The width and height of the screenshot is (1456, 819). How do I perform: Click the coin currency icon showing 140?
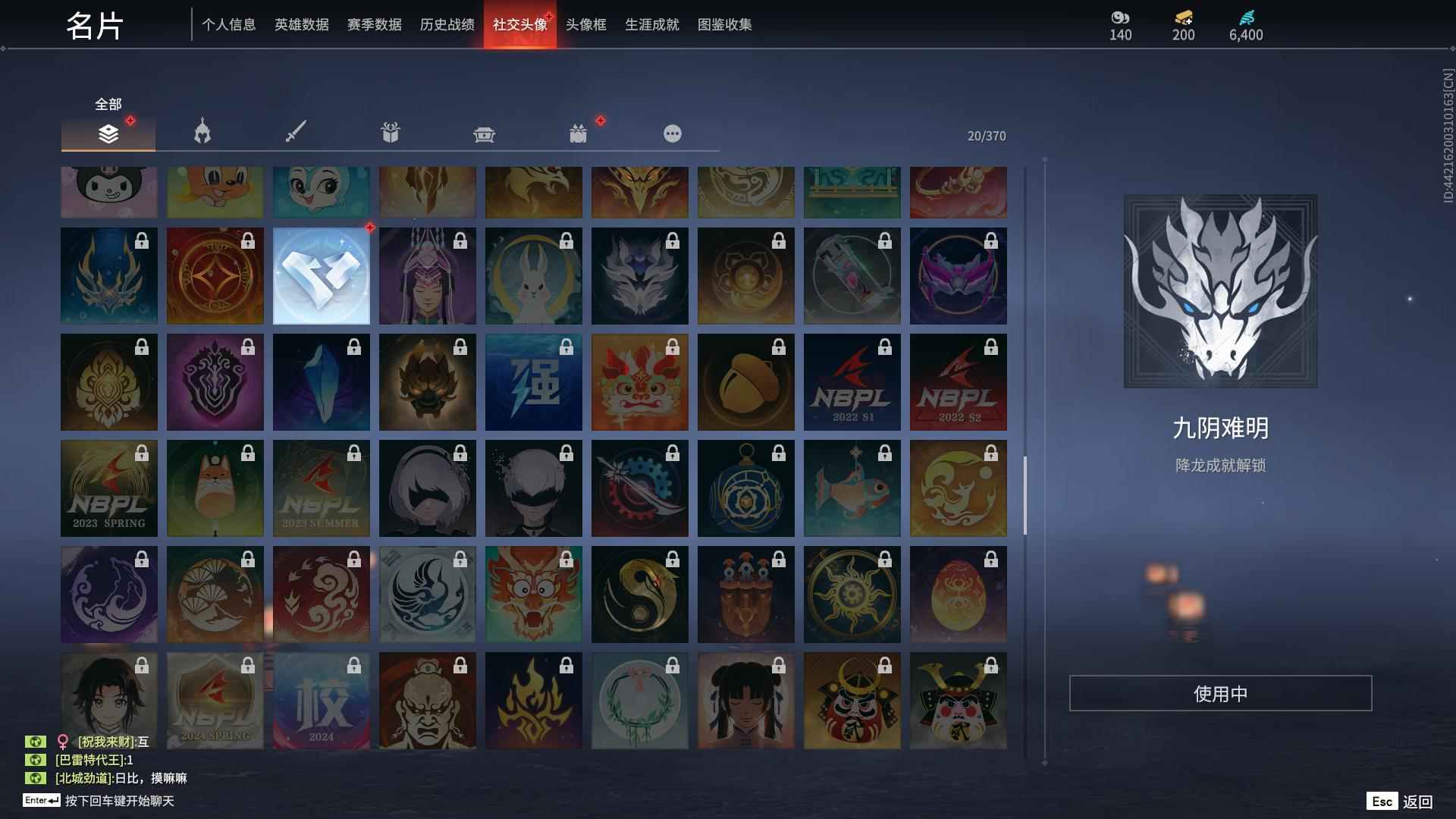click(x=1120, y=18)
